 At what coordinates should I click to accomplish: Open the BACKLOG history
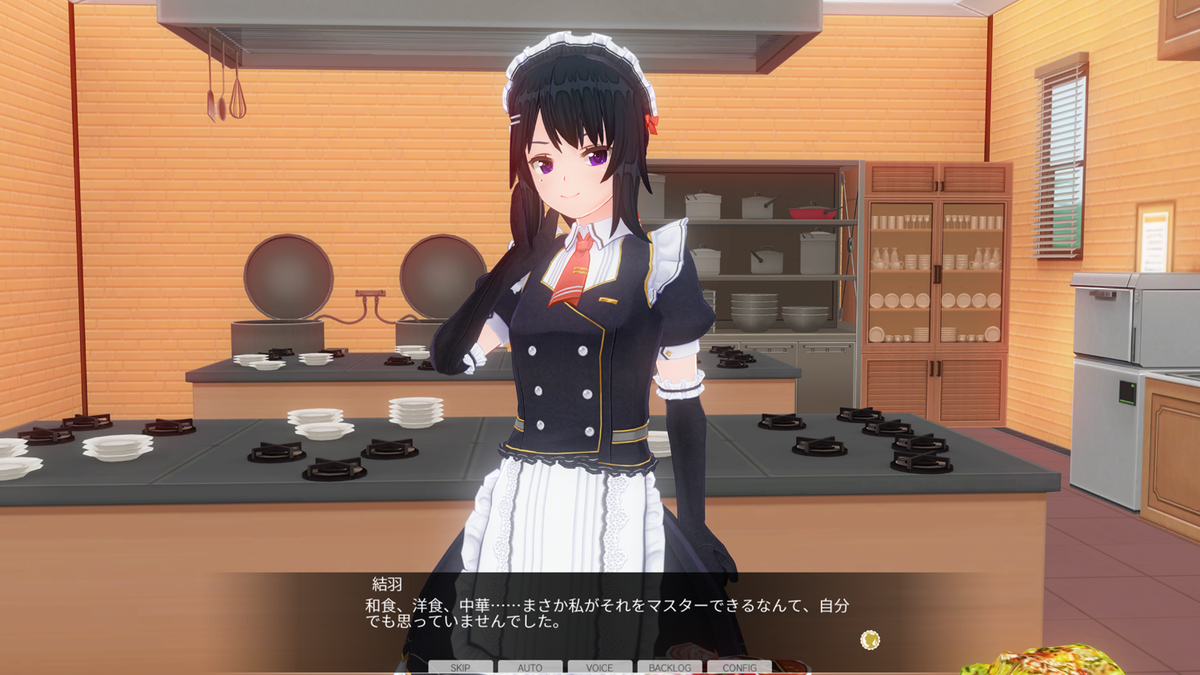[x=669, y=667]
